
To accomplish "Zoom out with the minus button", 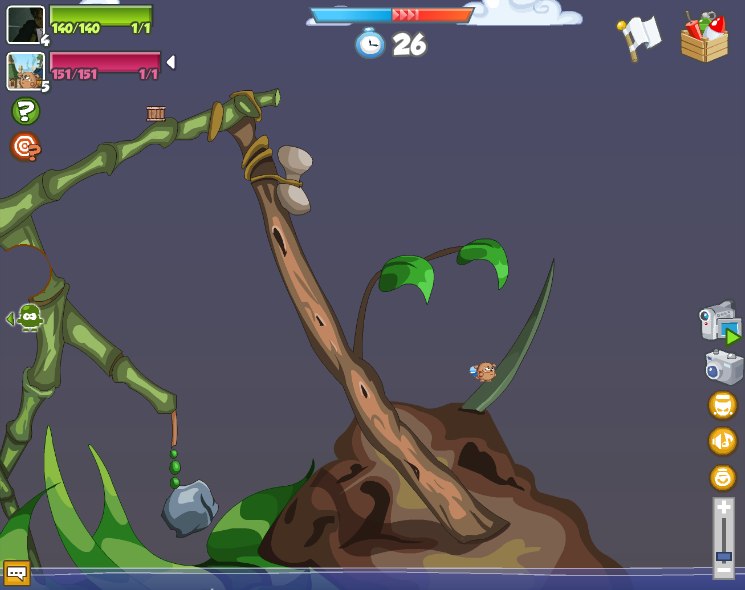I will [723, 570].
